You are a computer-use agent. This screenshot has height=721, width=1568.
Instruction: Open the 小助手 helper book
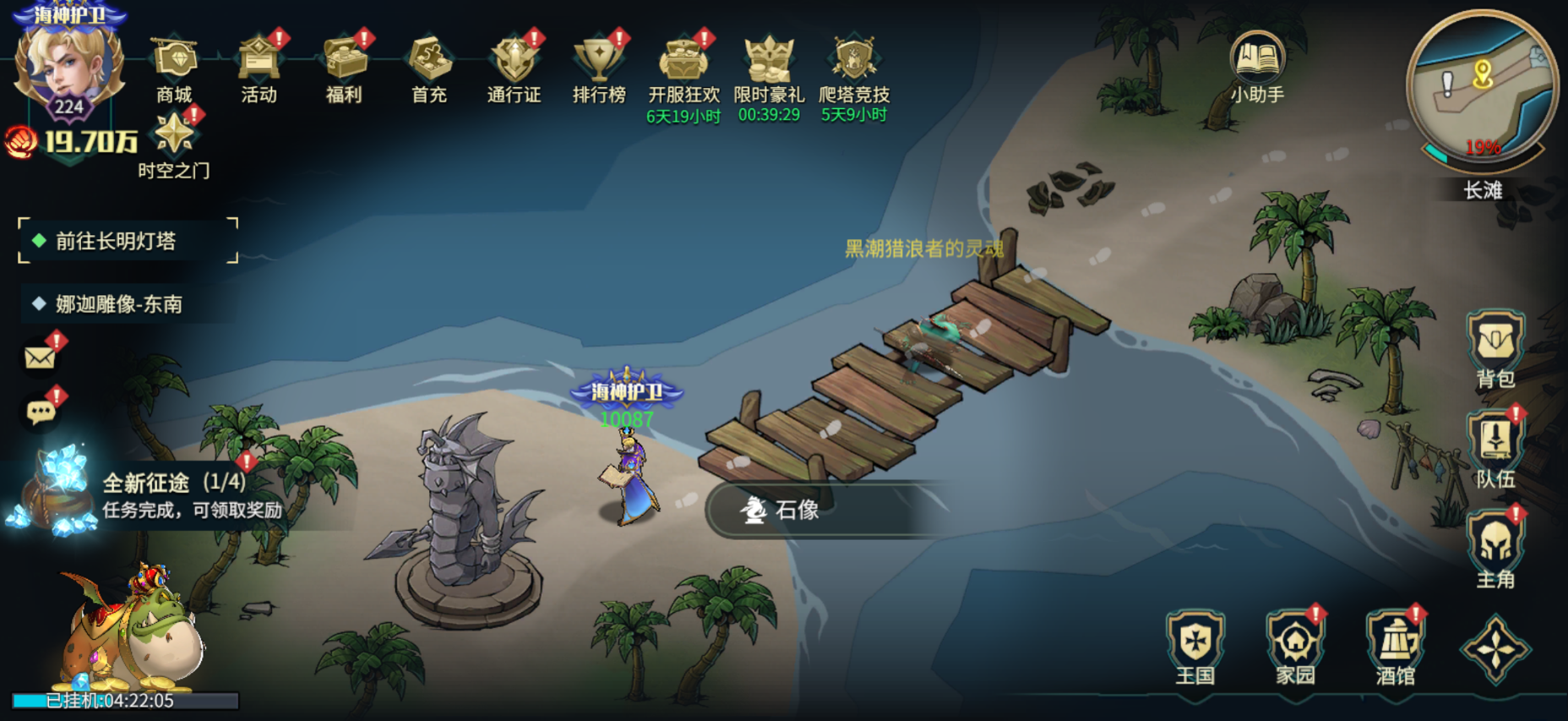pyautogui.click(x=1257, y=66)
